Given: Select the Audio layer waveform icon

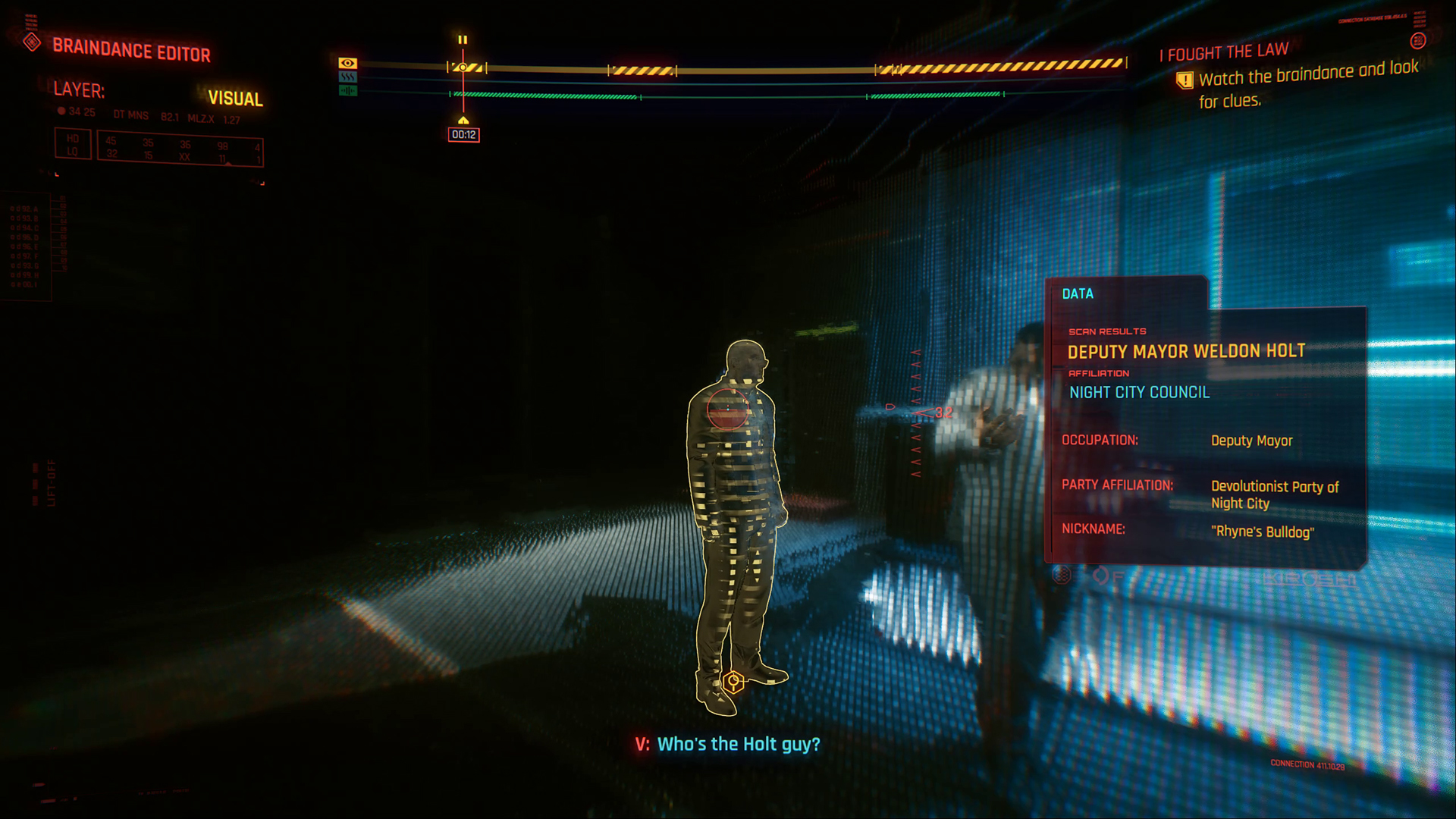Looking at the screenshot, I should (x=347, y=90).
